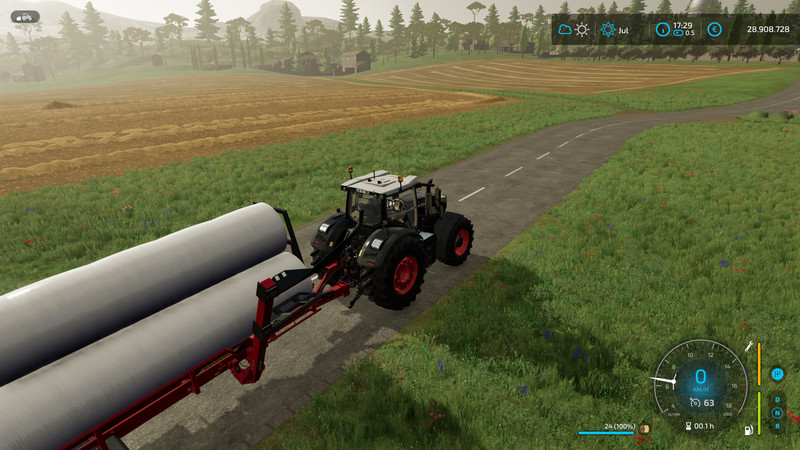Select Neutral gear N indicator
The image size is (800, 450).
[777, 412]
